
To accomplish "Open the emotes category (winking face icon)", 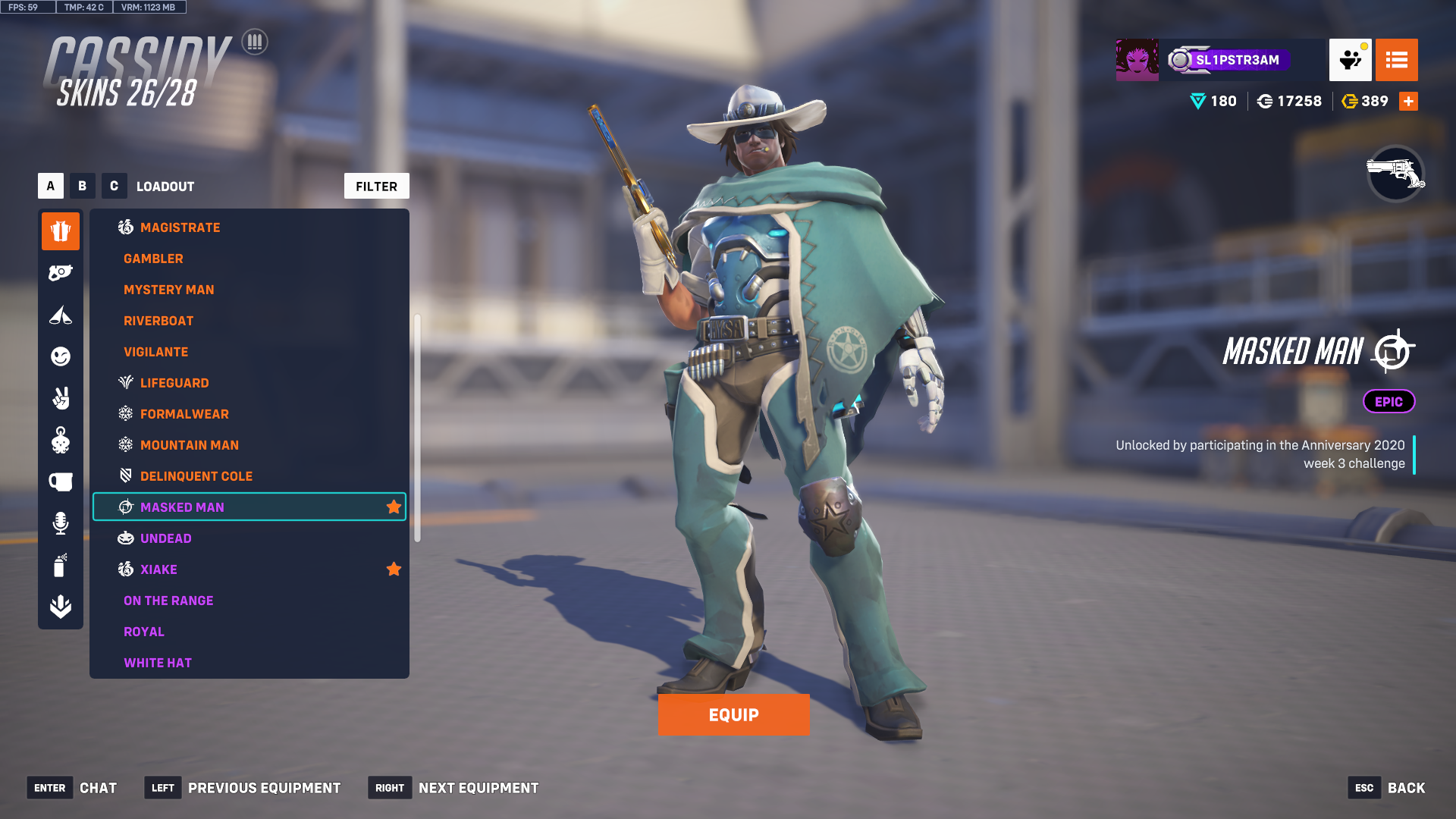I will [x=61, y=356].
